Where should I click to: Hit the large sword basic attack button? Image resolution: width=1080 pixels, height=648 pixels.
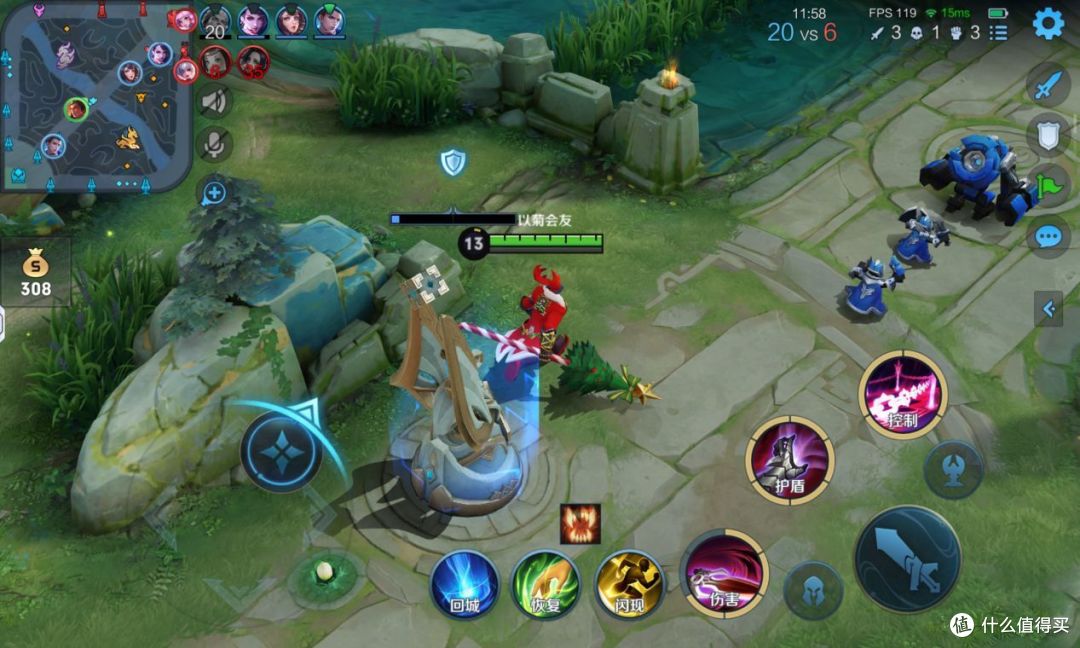(907, 558)
